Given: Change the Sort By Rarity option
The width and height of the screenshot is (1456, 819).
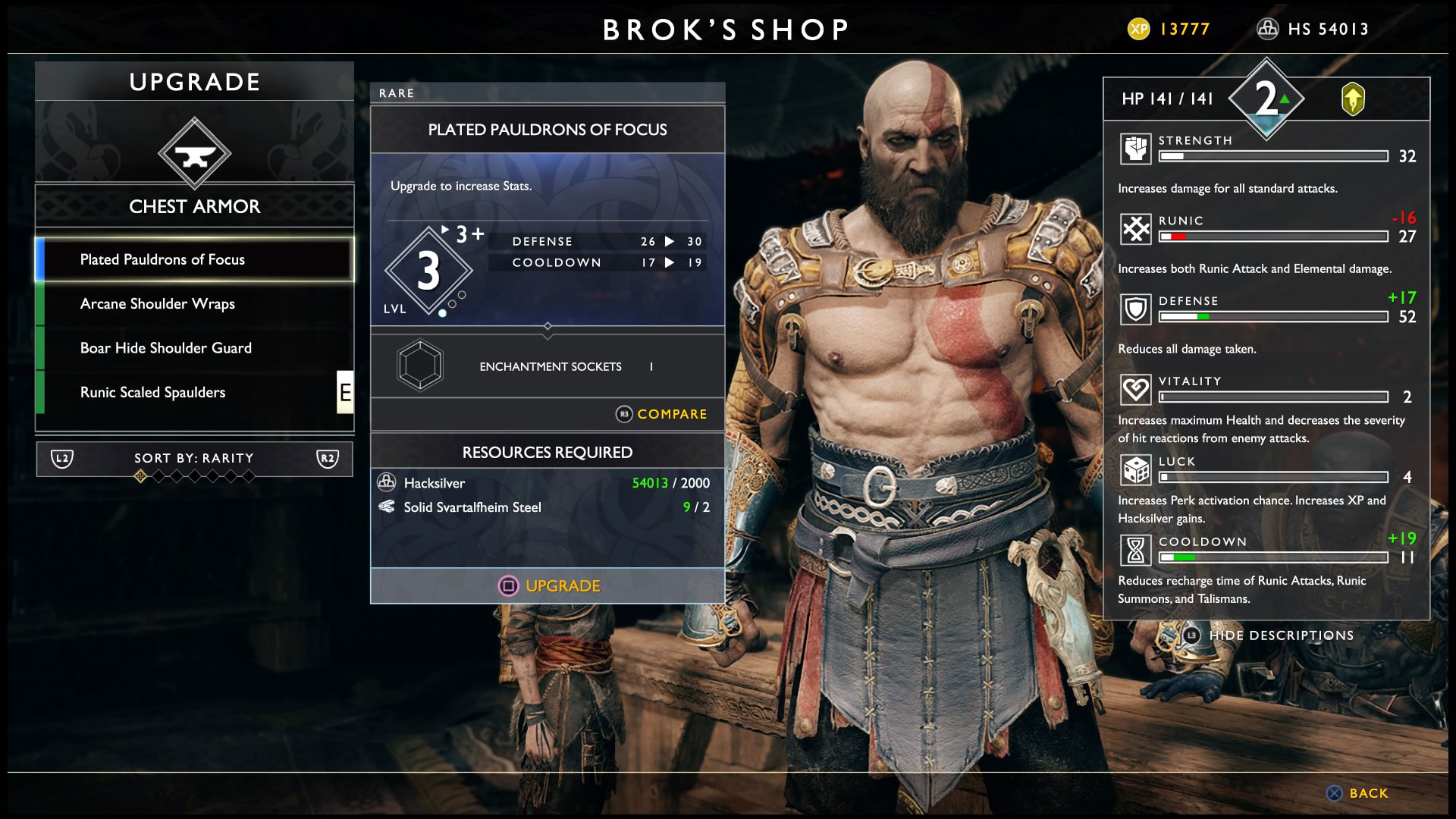Looking at the screenshot, I should click(194, 458).
